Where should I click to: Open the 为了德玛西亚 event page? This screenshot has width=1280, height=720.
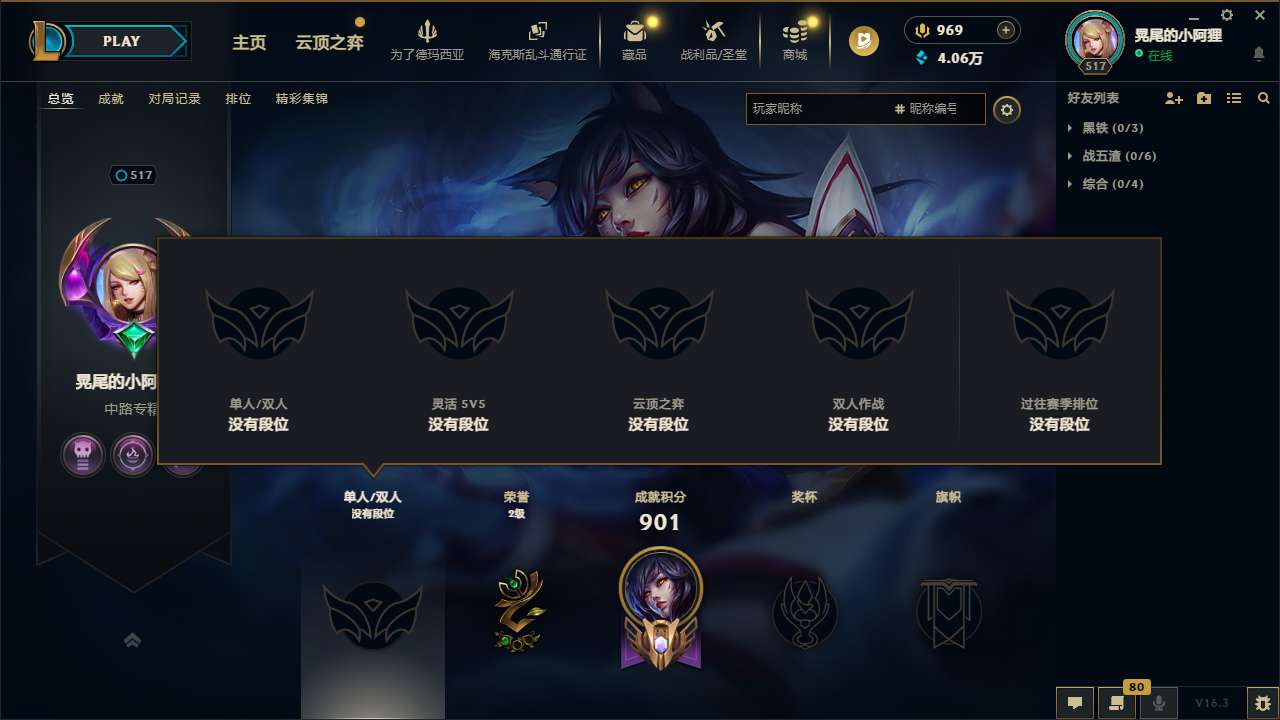[428, 40]
